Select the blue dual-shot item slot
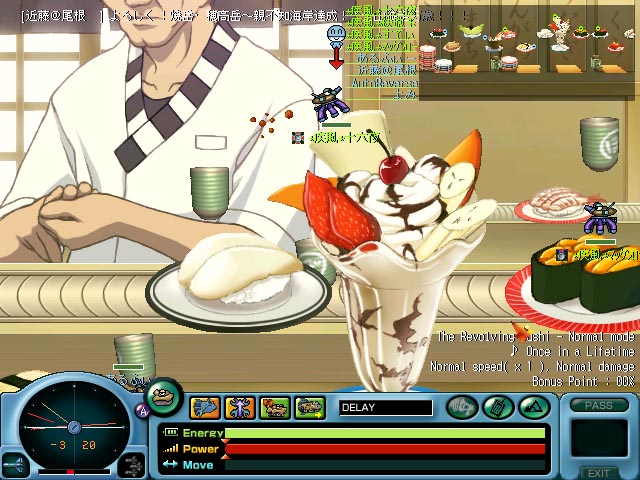 pyautogui.click(x=205, y=407)
